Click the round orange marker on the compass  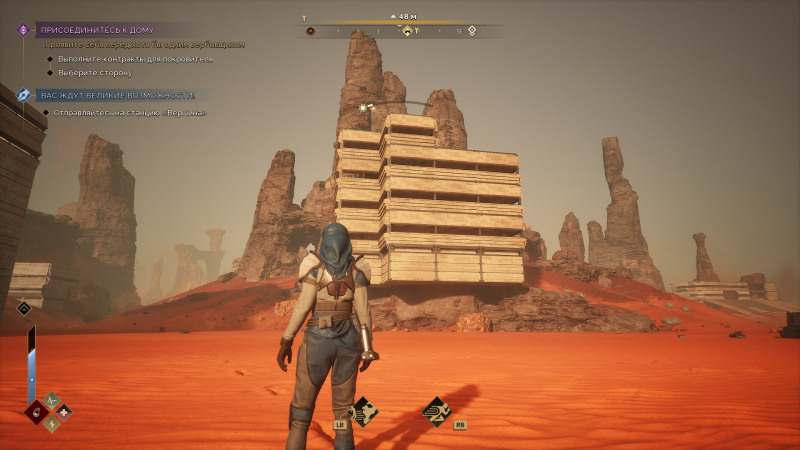pyautogui.click(x=311, y=31)
